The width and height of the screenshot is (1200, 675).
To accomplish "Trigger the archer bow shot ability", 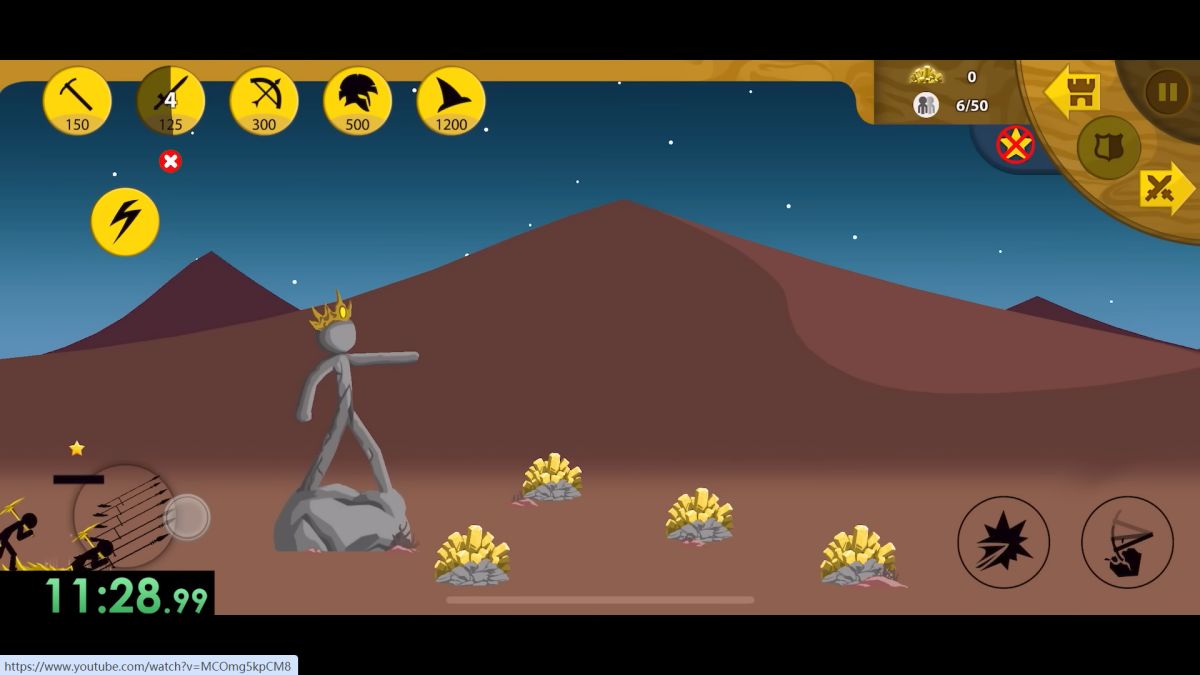I will click(x=1127, y=542).
